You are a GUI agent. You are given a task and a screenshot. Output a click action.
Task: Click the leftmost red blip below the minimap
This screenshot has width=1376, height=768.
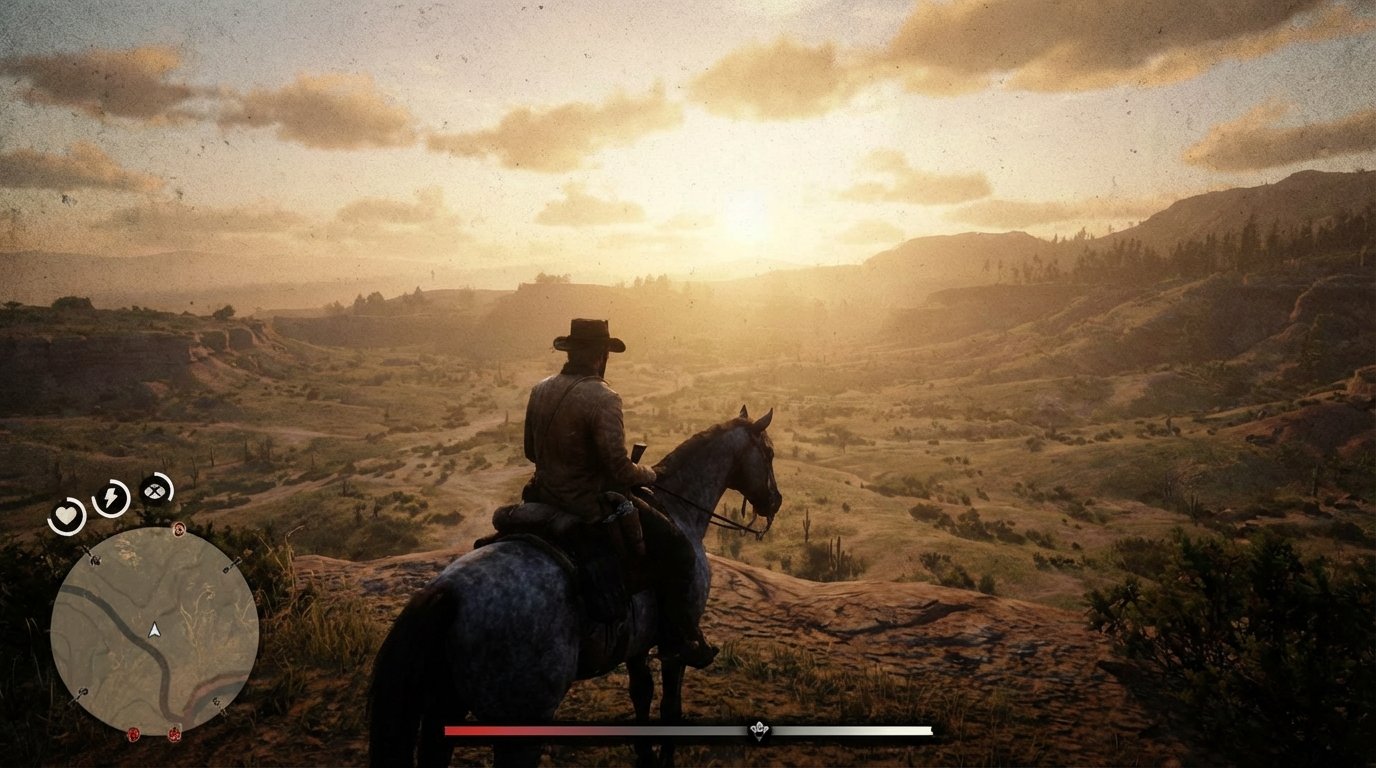(134, 736)
